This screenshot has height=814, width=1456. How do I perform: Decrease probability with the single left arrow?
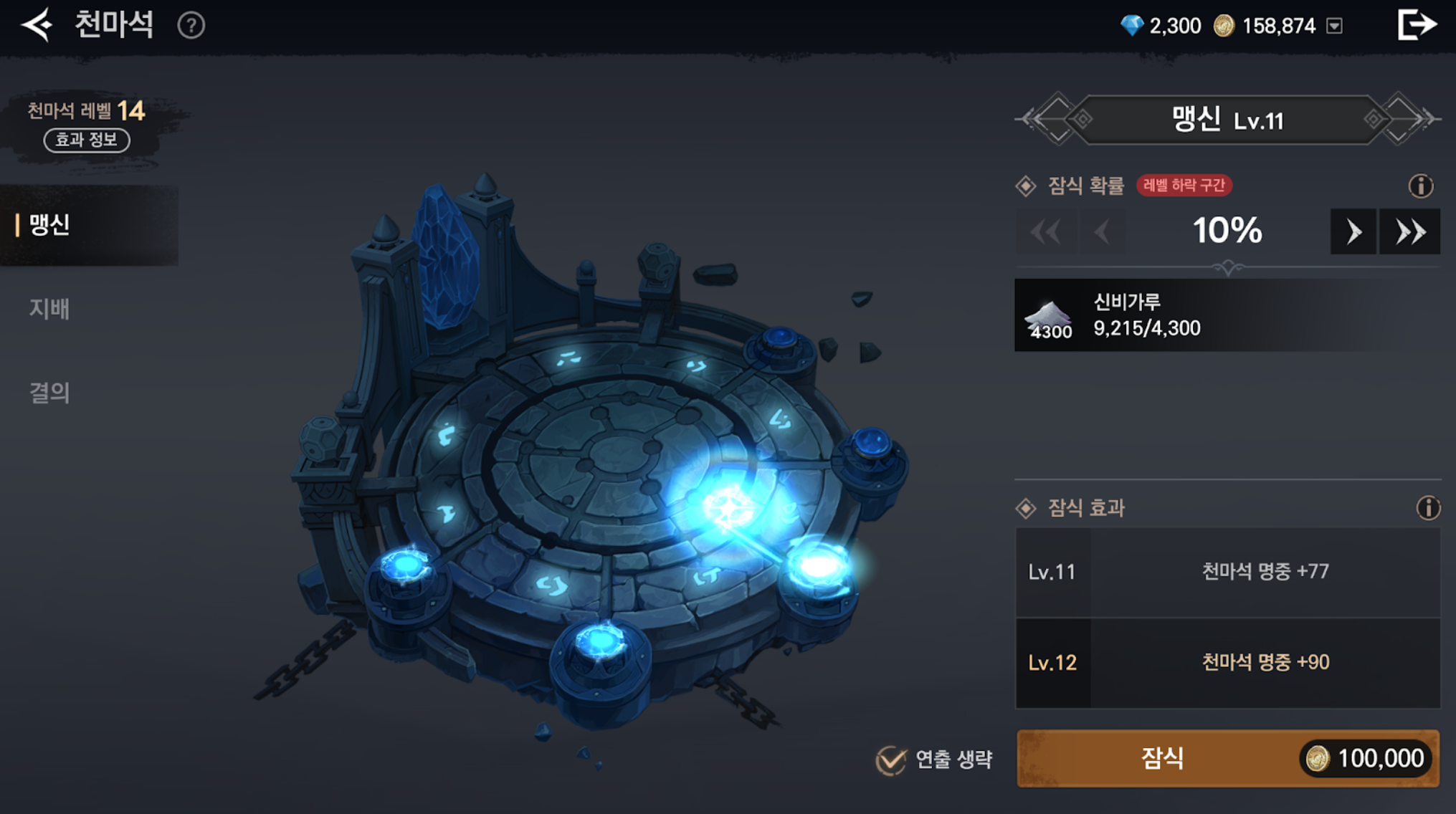tap(1103, 231)
